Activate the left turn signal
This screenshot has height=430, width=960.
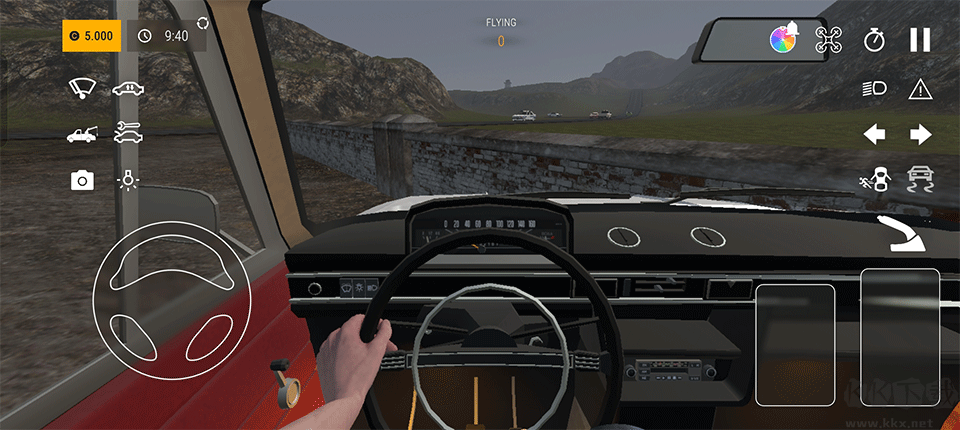[875, 134]
